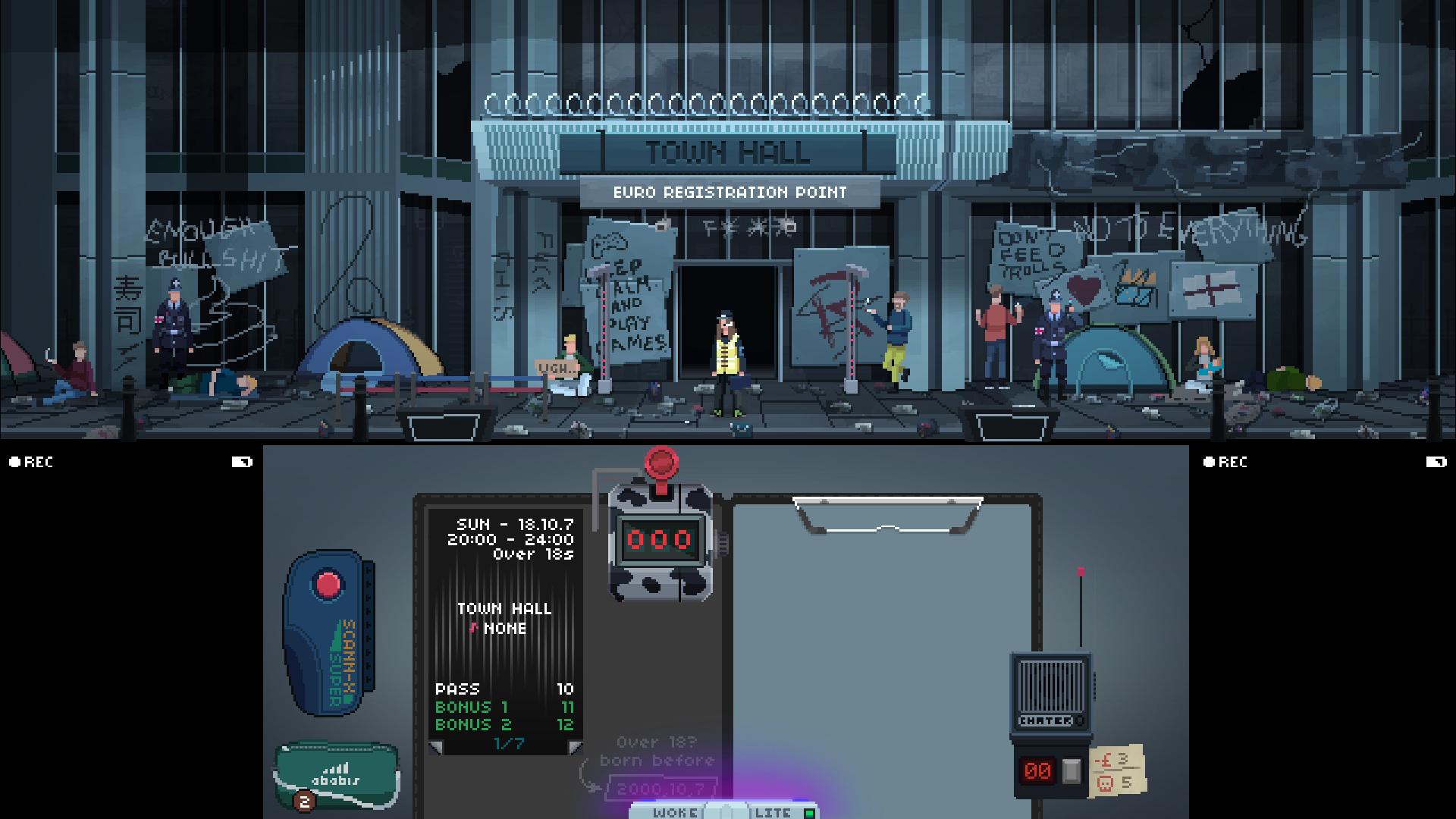Screen dimensions: 1456x819
Task: Click the PASS quota entry
Action: click(x=458, y=689)
